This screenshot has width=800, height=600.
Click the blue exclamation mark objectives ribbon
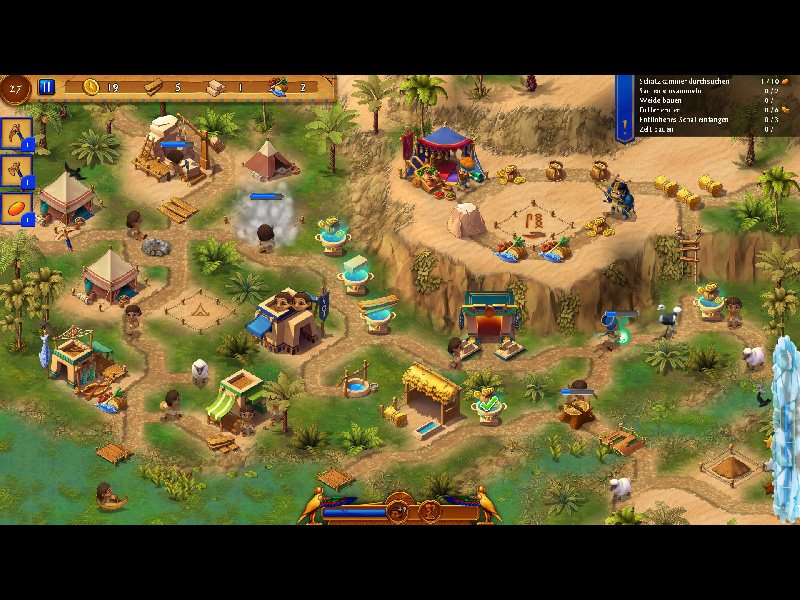click(625, 110)
